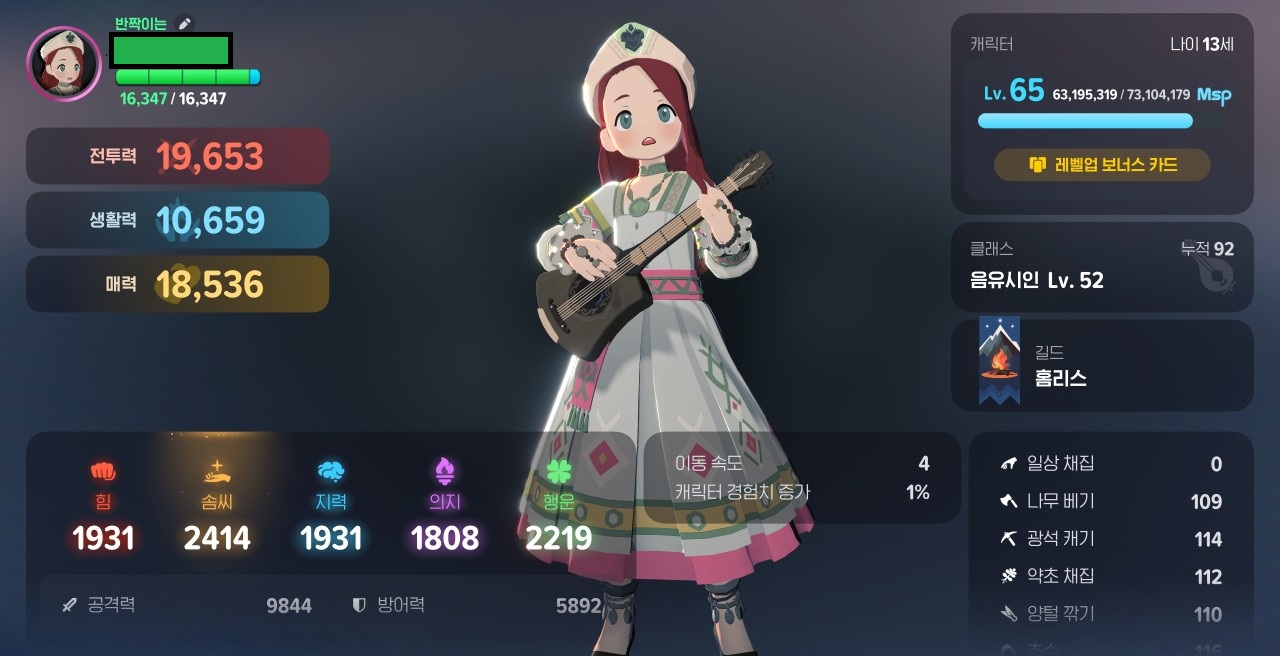Open the 홈리스 guild panel
The width and height of the screenshot is (1280, 656).
[x=1101, y=365]
